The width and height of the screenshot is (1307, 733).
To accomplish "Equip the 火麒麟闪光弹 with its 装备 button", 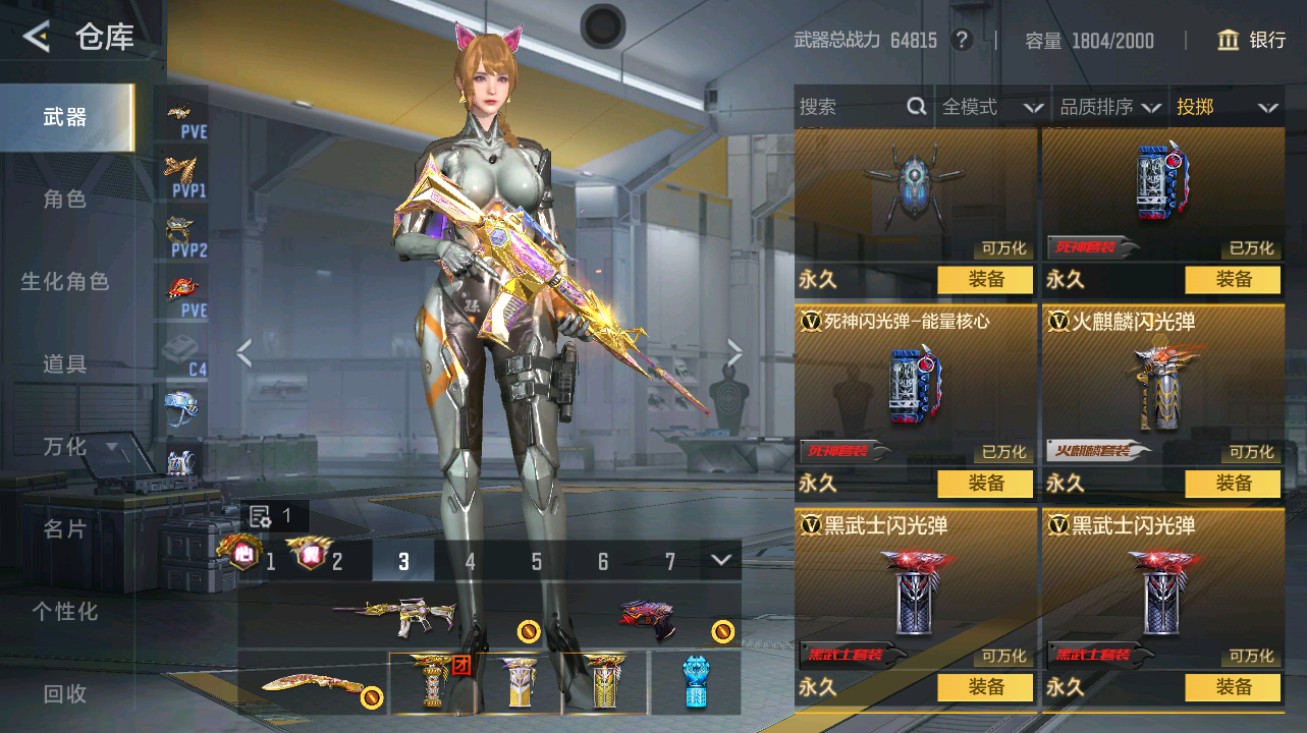I will pos(1232,483).
